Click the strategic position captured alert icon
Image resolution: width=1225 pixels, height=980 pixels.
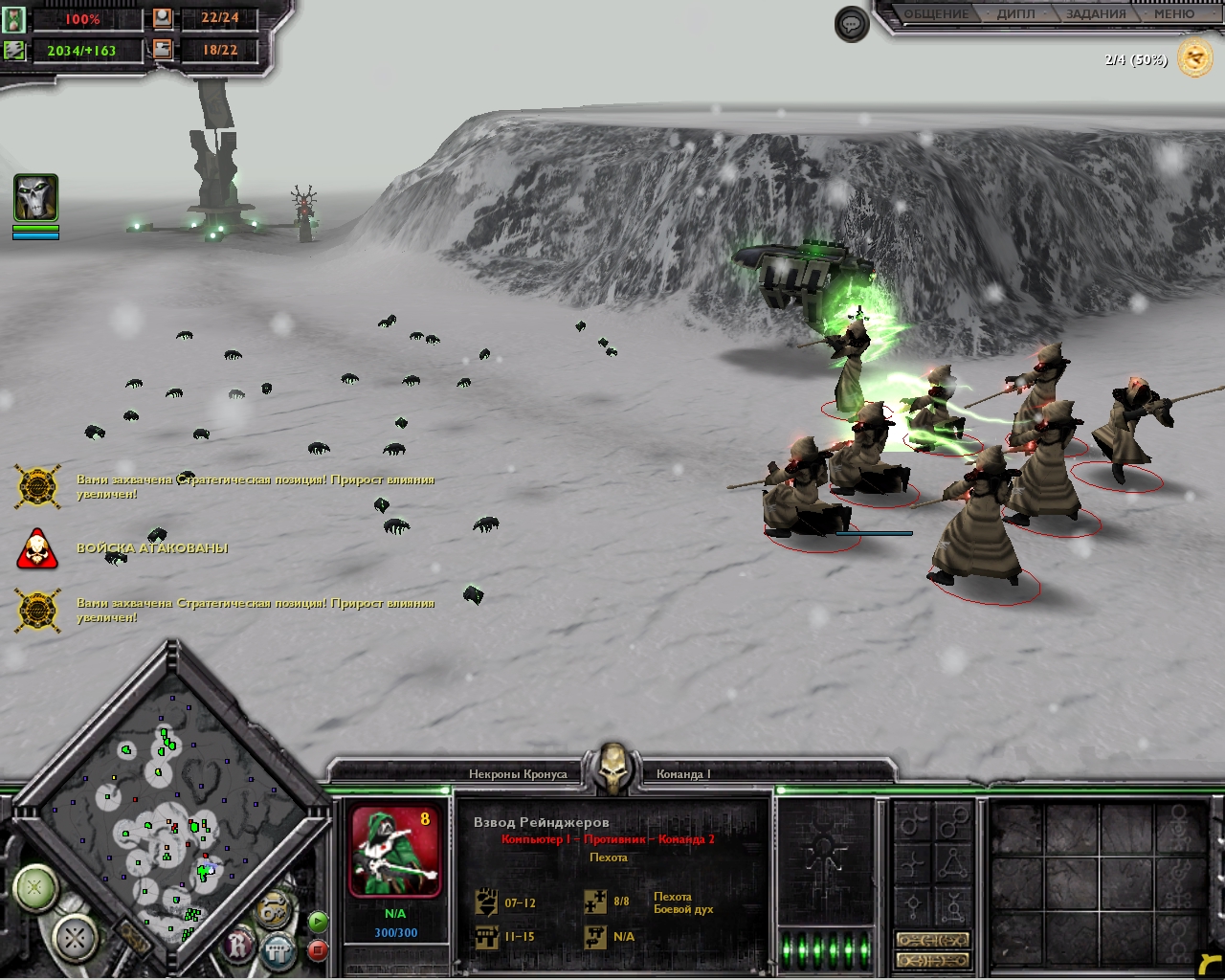pos(38,486)
